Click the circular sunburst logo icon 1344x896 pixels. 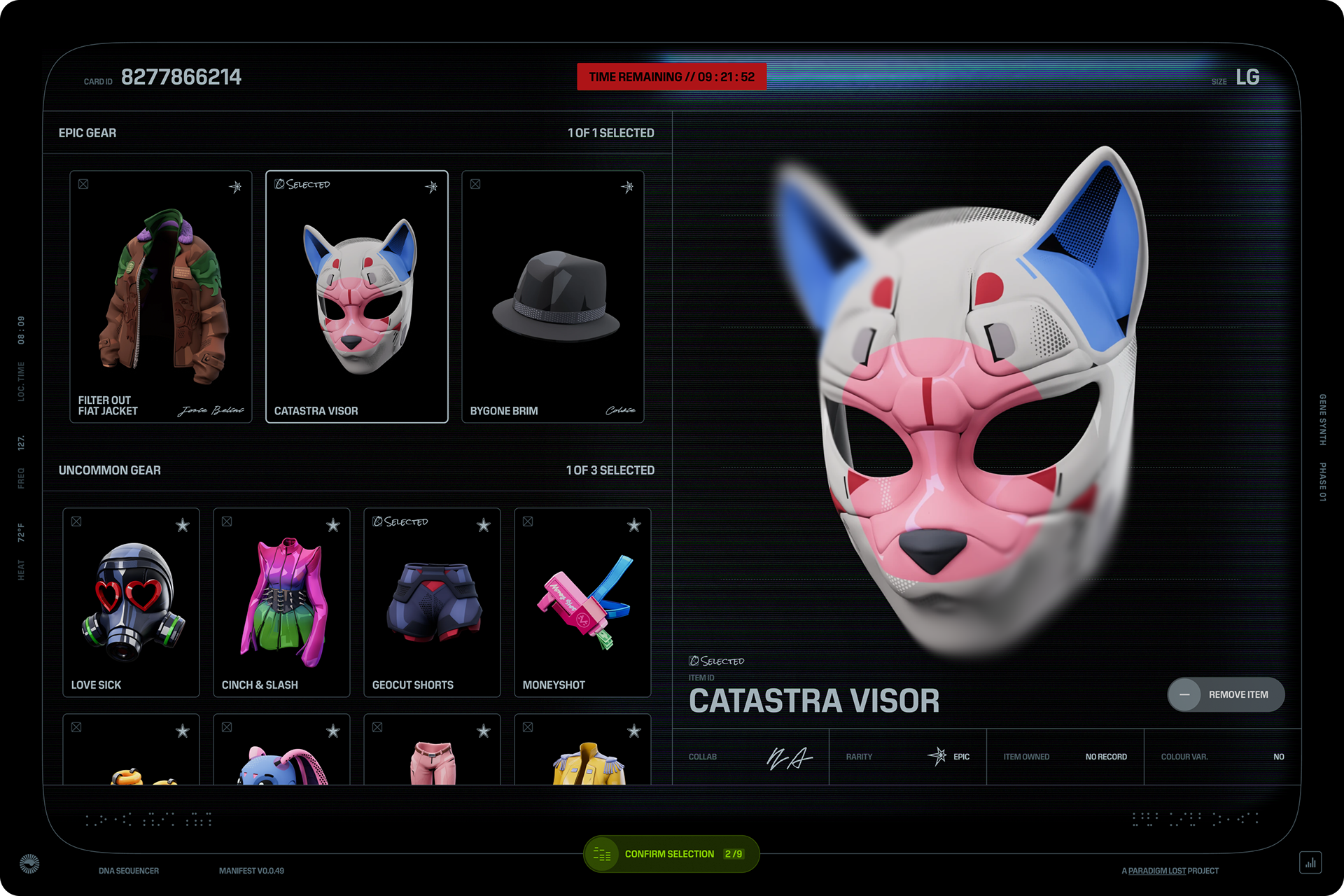(x=29, y=864)
